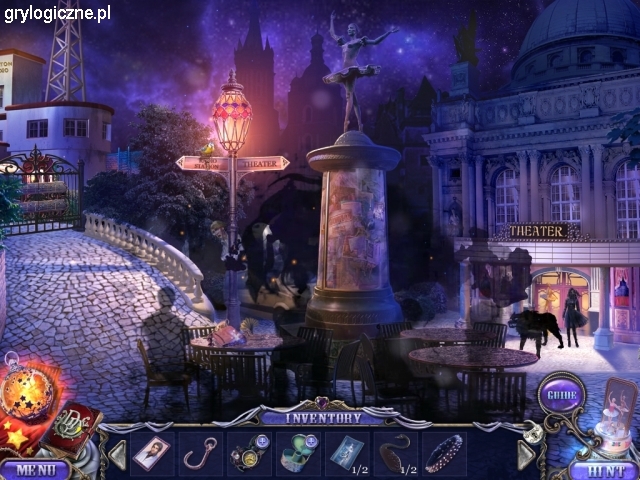Ask for a Hint
The image size is (640, 480).
[x=604, y=468]
